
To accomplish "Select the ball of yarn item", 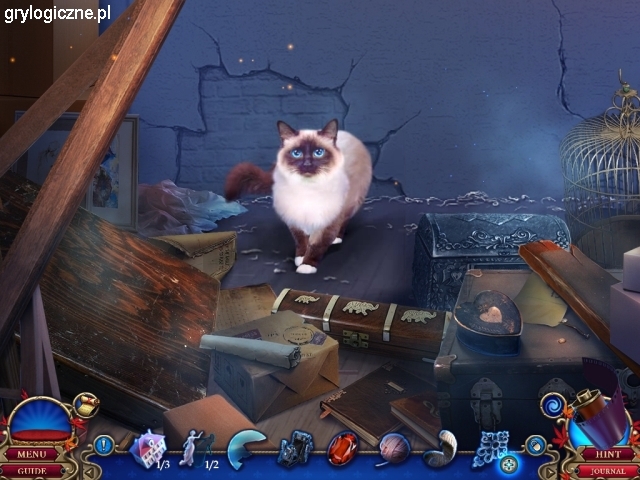I will coord(394,448).
